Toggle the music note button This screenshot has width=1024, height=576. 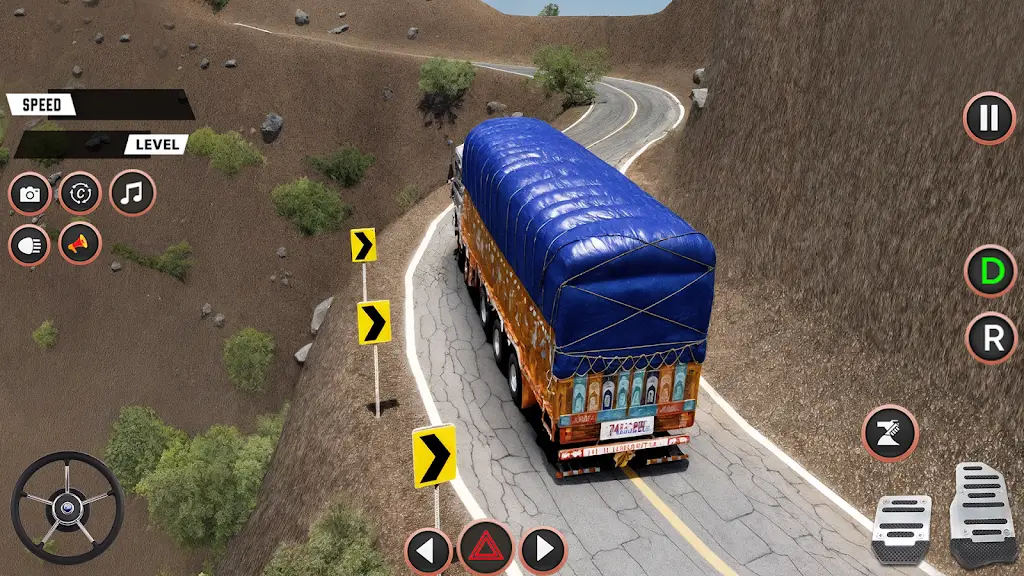[x=132, y=193]
